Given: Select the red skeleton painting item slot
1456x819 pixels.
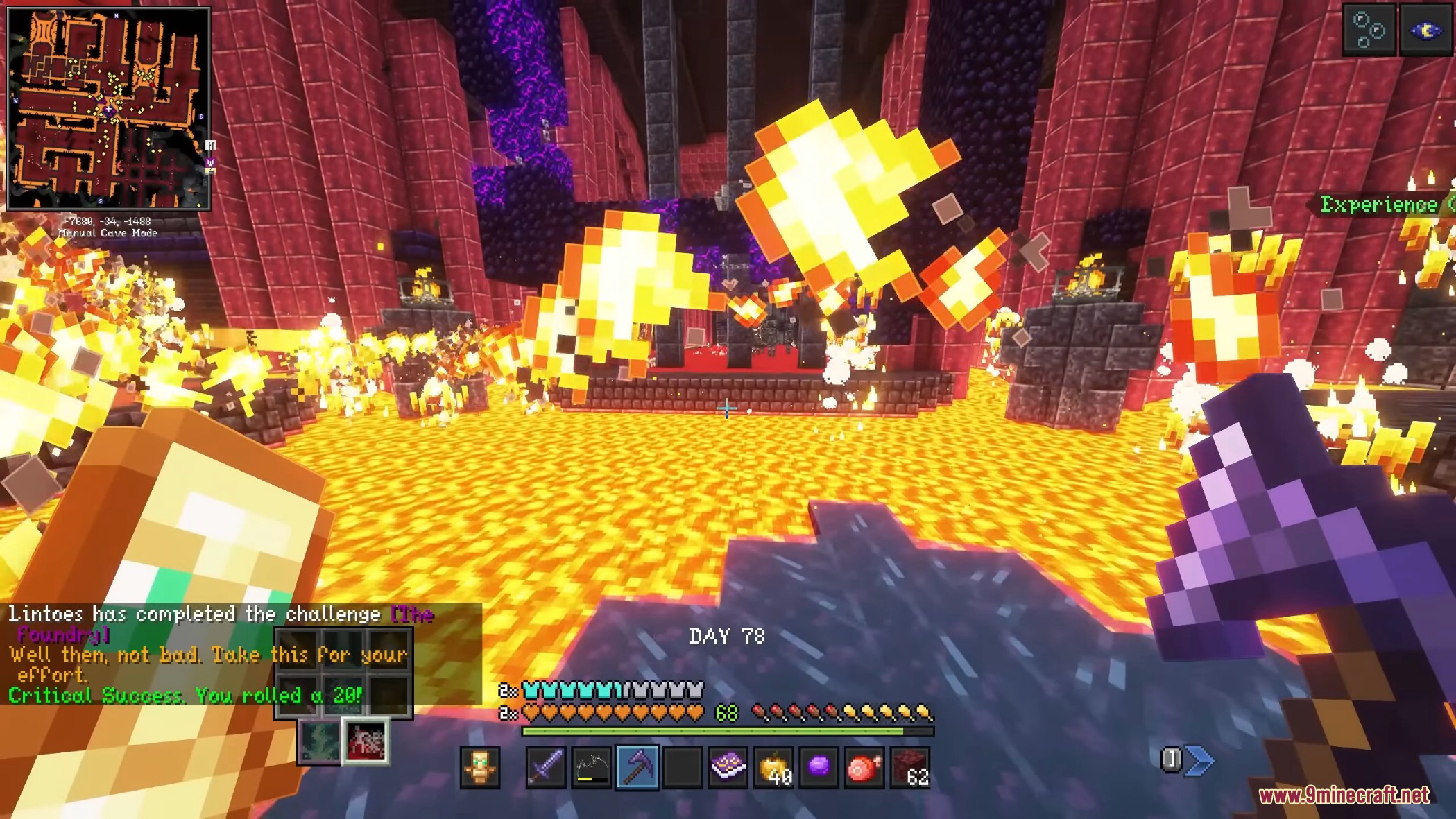Looking at the screenshot, I should (x=366, y=741).
